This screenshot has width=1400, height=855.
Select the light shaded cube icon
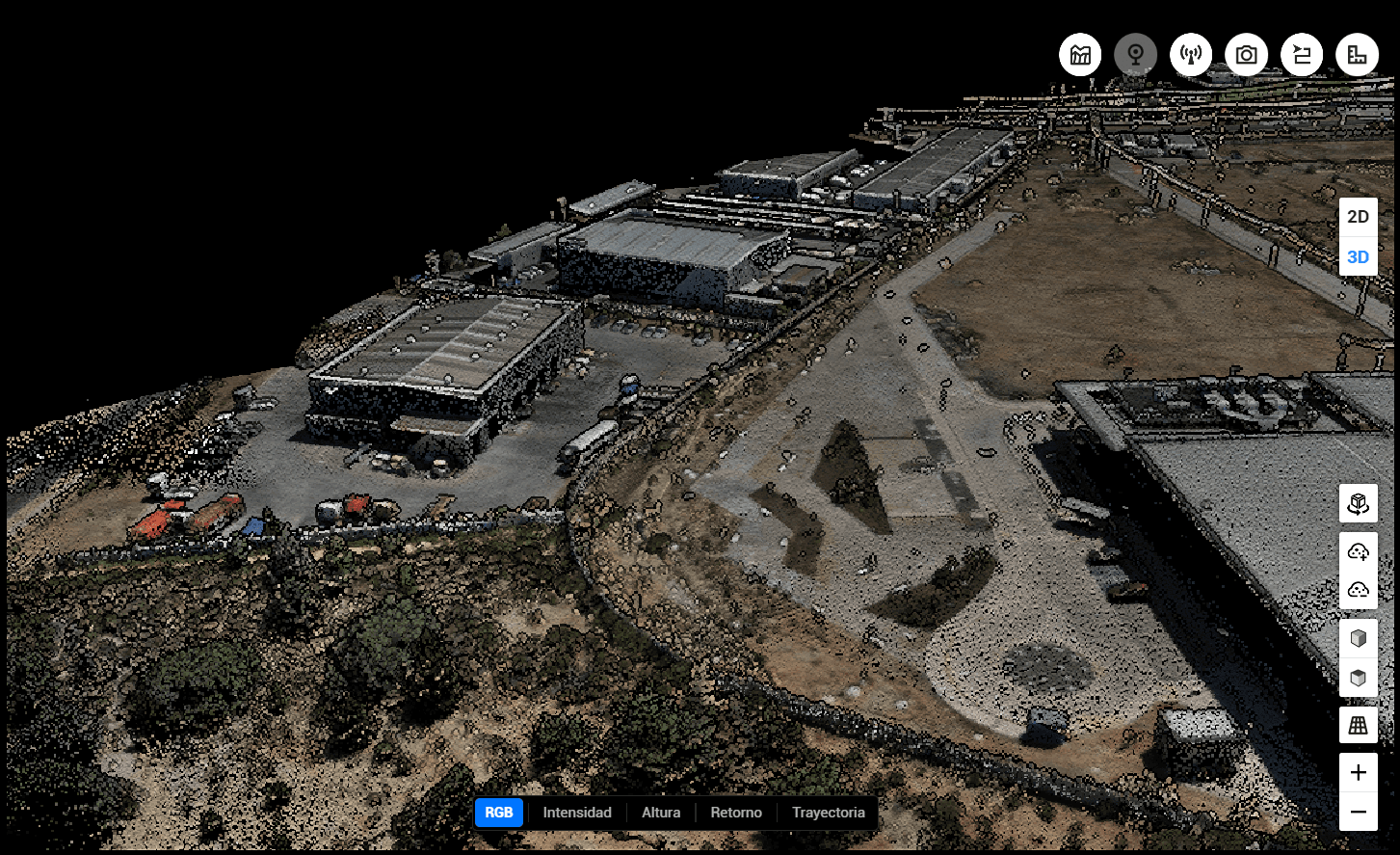tap(1358, 638)
